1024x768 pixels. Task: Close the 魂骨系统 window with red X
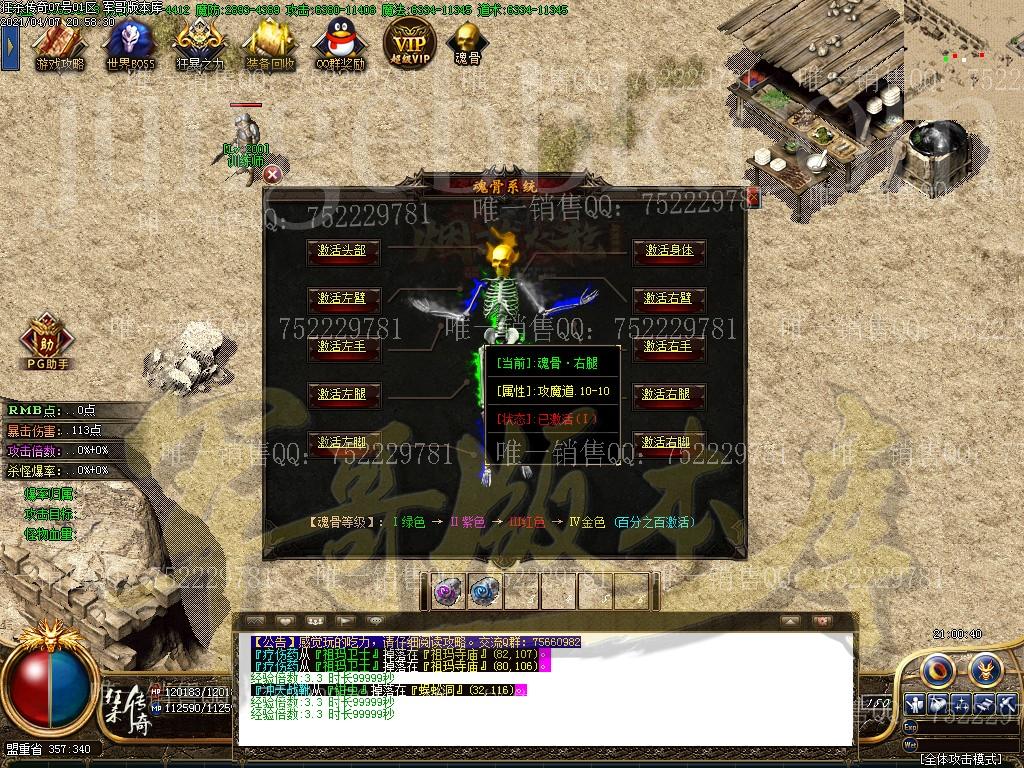753,199
